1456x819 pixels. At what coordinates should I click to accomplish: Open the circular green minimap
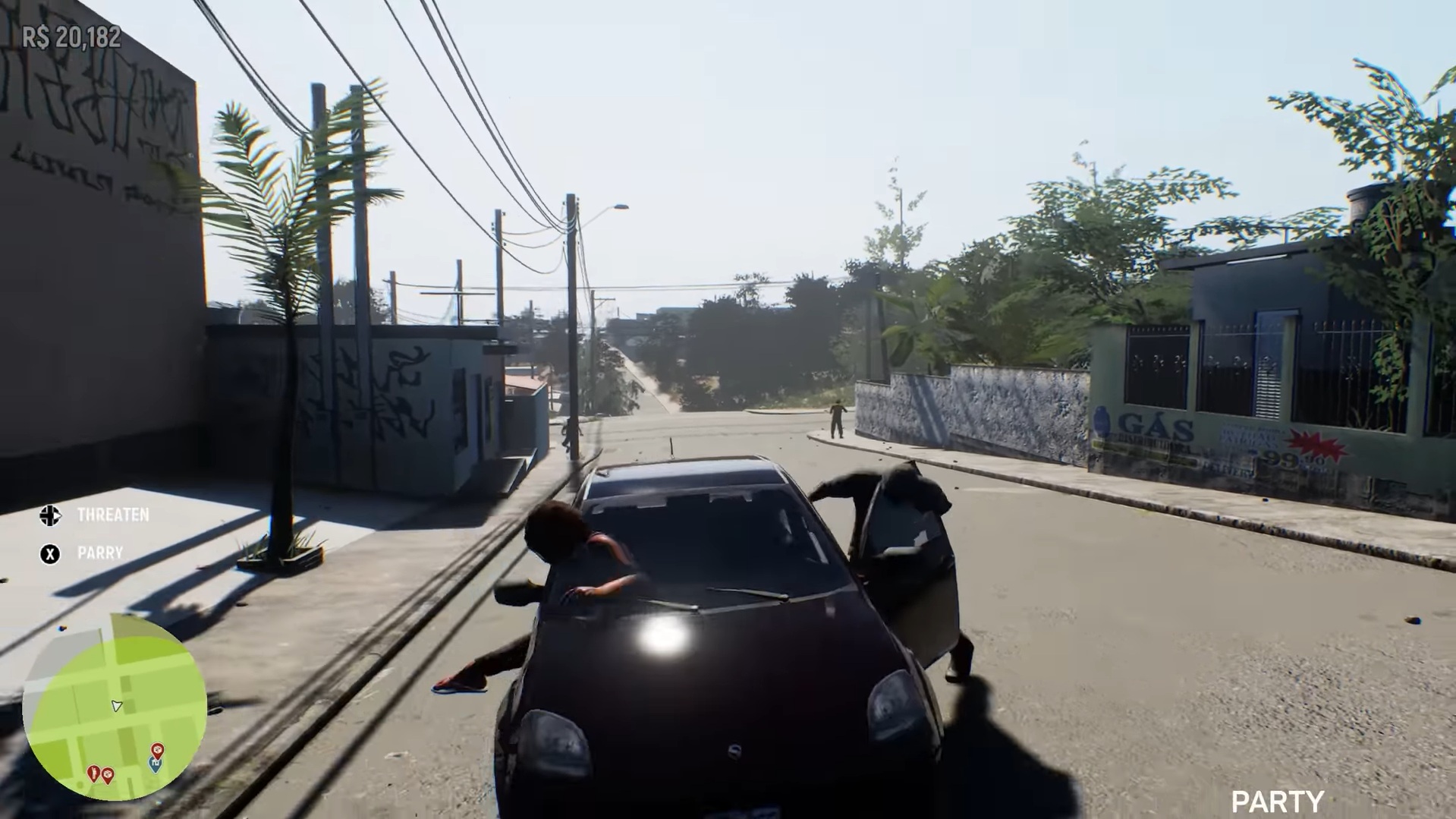click(115, 706)
